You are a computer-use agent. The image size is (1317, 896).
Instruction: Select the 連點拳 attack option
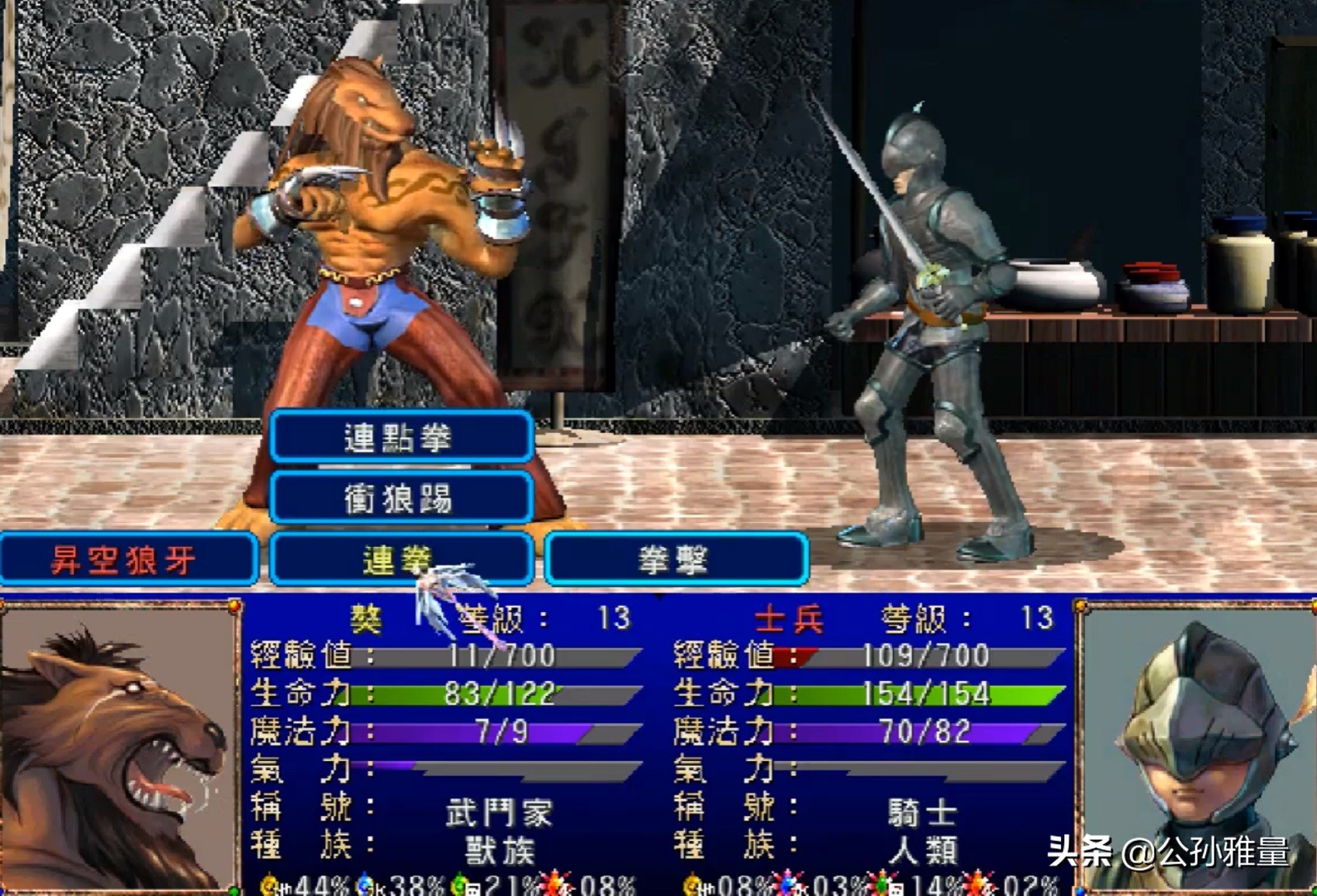coord(400,438)
